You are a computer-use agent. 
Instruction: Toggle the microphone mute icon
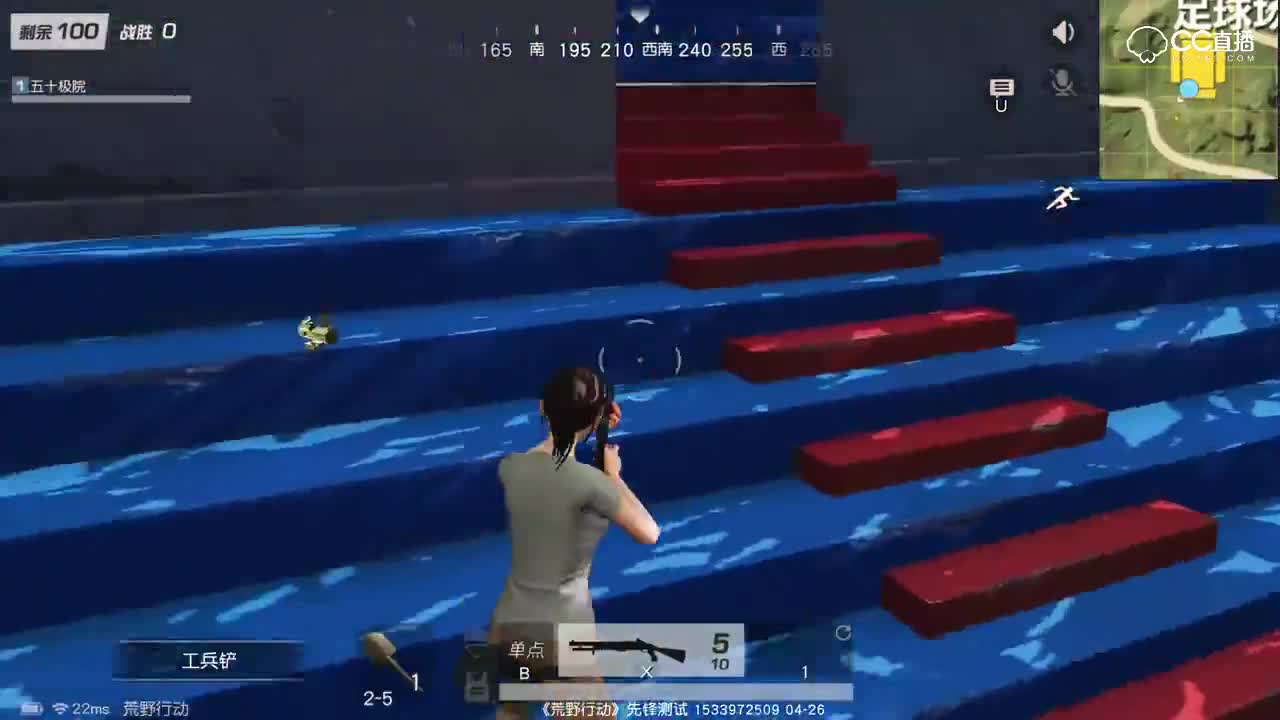(1062, 84)
